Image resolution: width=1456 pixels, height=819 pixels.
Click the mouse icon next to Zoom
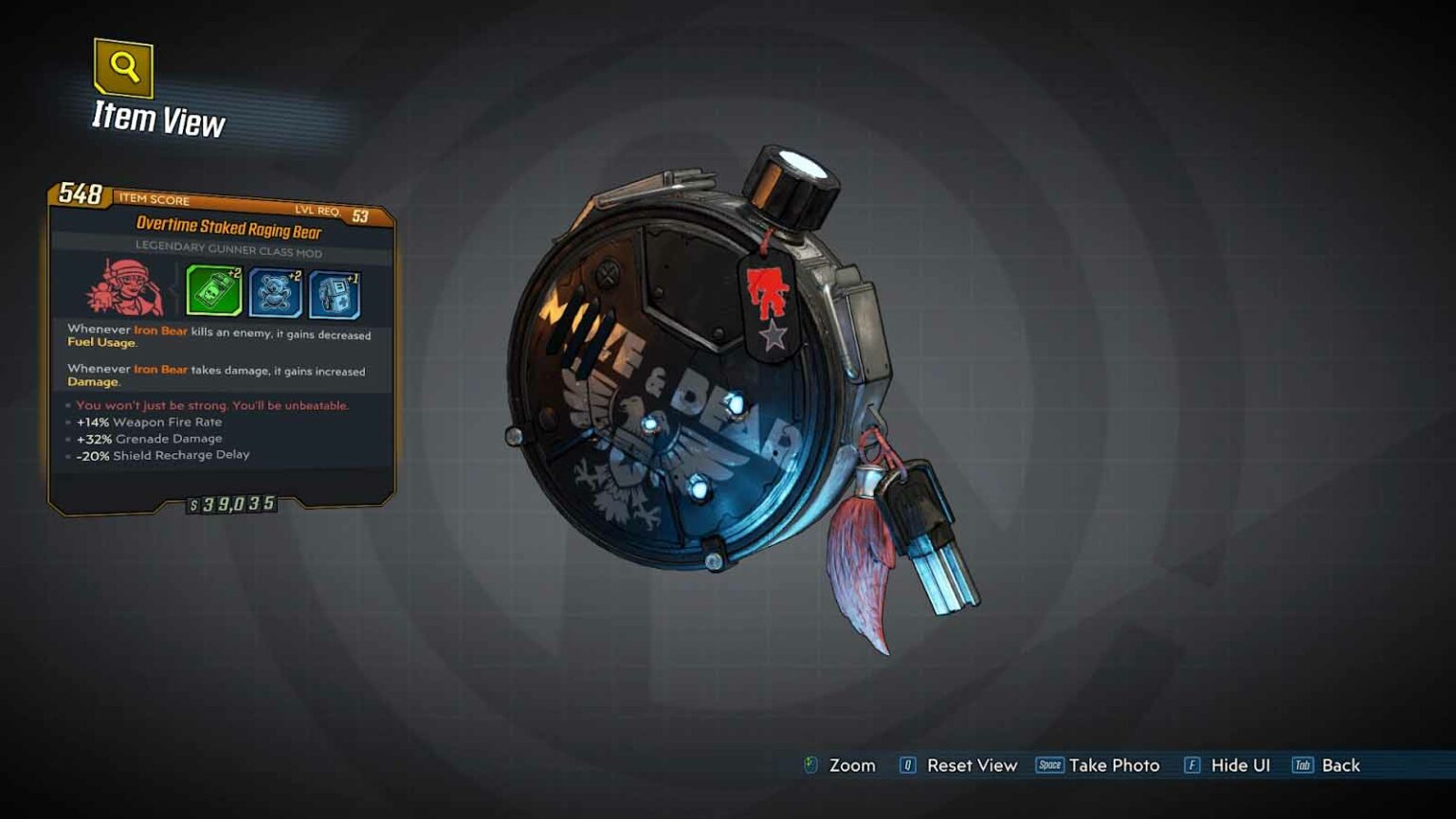point(809,765)
